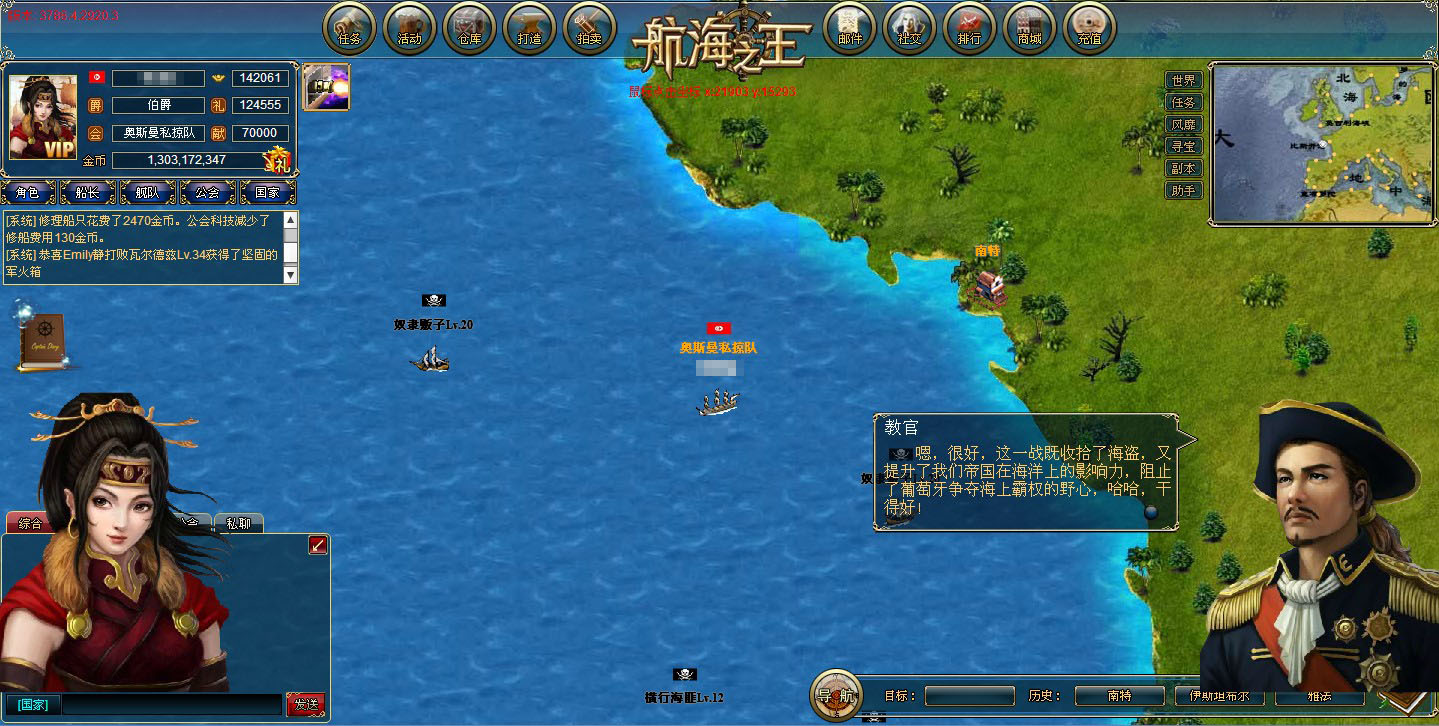
Task: Open the 充值 recharge menu
Action: [1089, 29]
